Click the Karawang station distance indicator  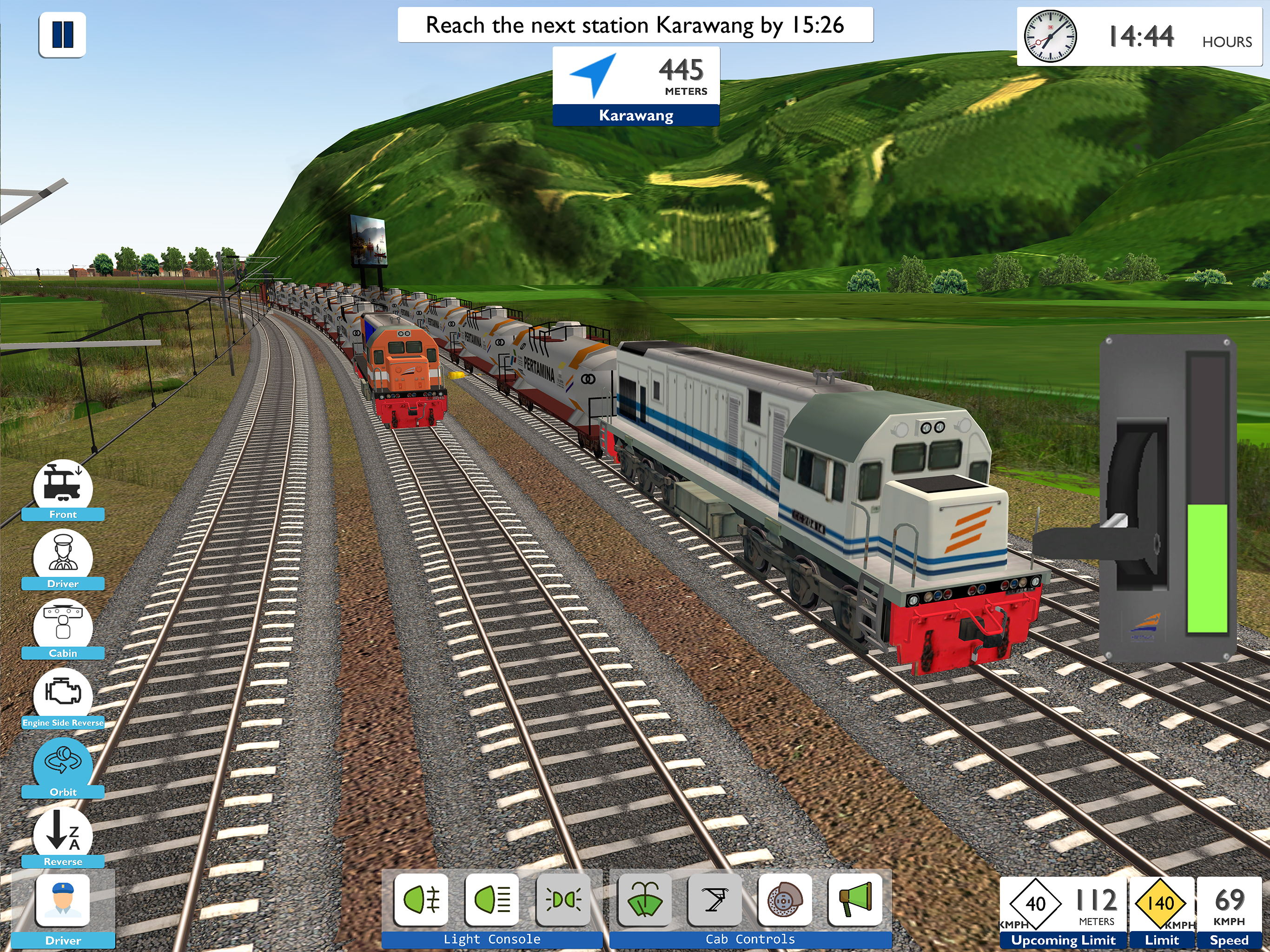[635, 86]
